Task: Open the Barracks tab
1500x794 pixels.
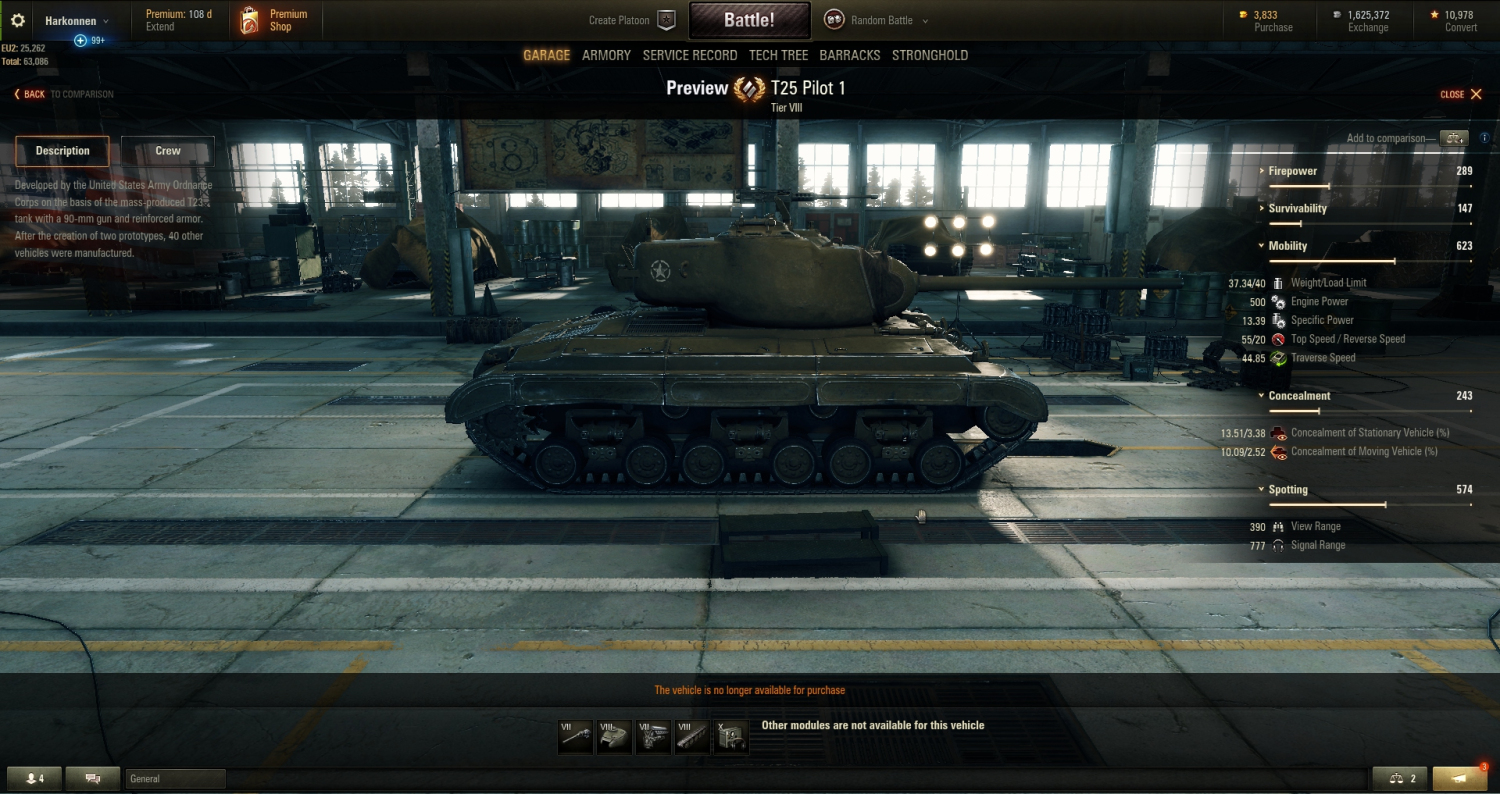Action: (849, 55)
